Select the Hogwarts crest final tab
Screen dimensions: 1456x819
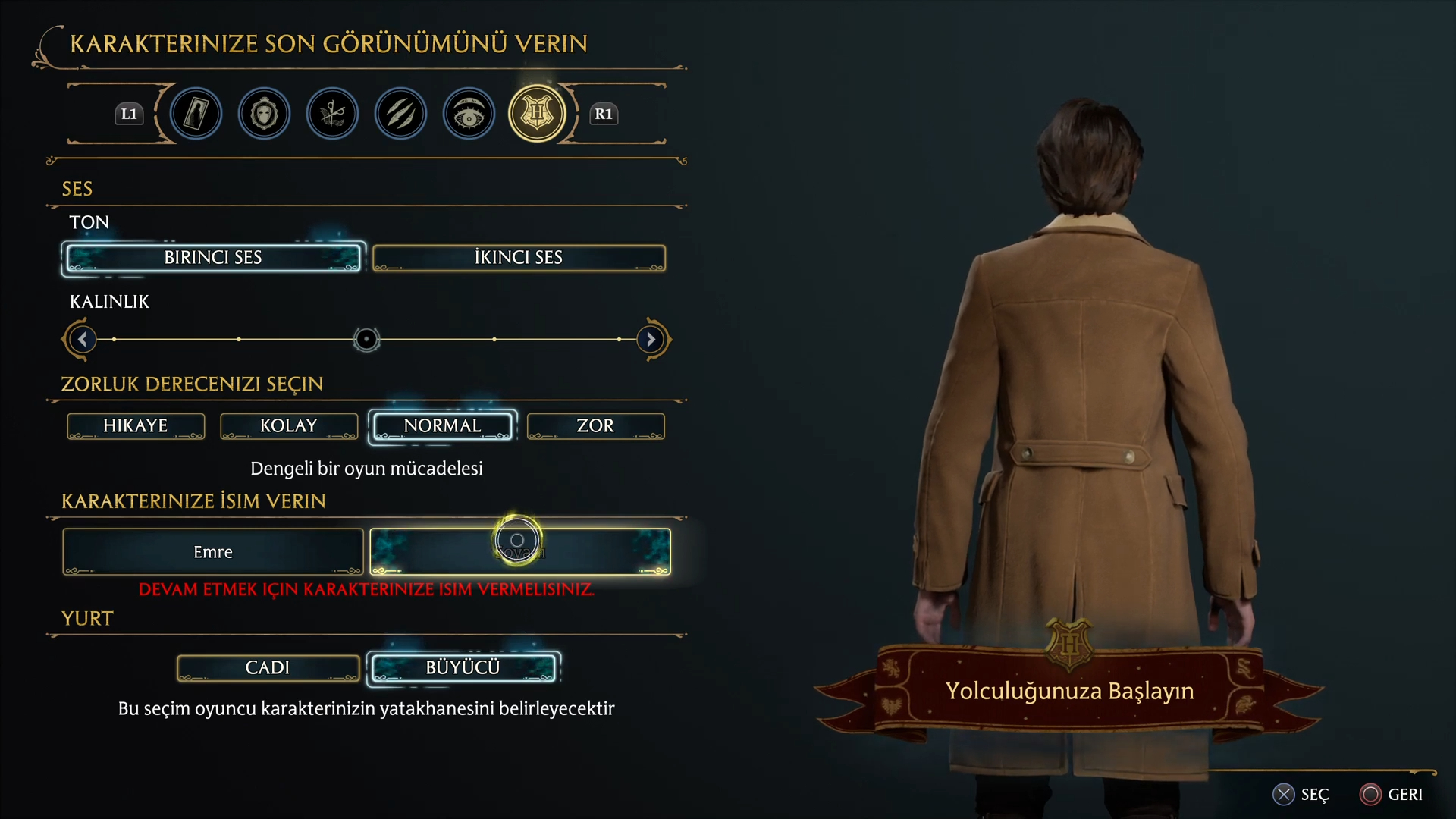tap(537, 114)
